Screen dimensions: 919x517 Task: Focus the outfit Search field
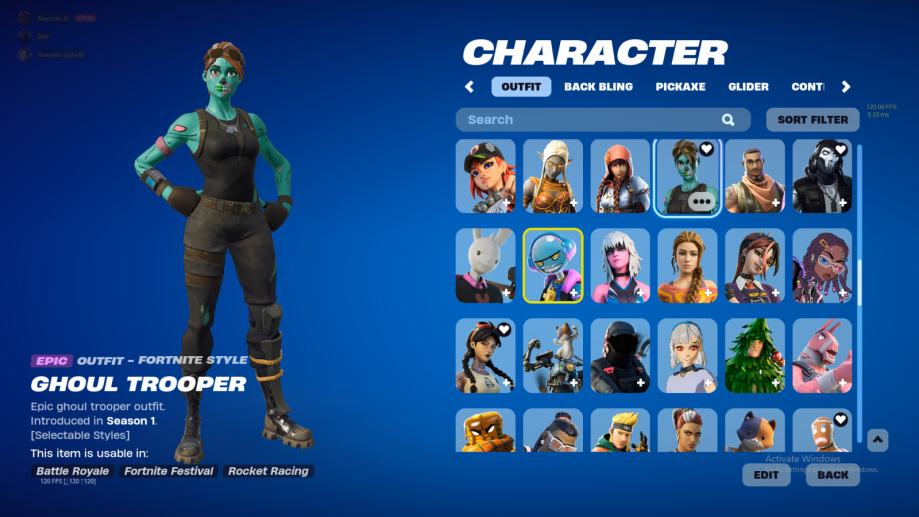click(x=590, y=120)
